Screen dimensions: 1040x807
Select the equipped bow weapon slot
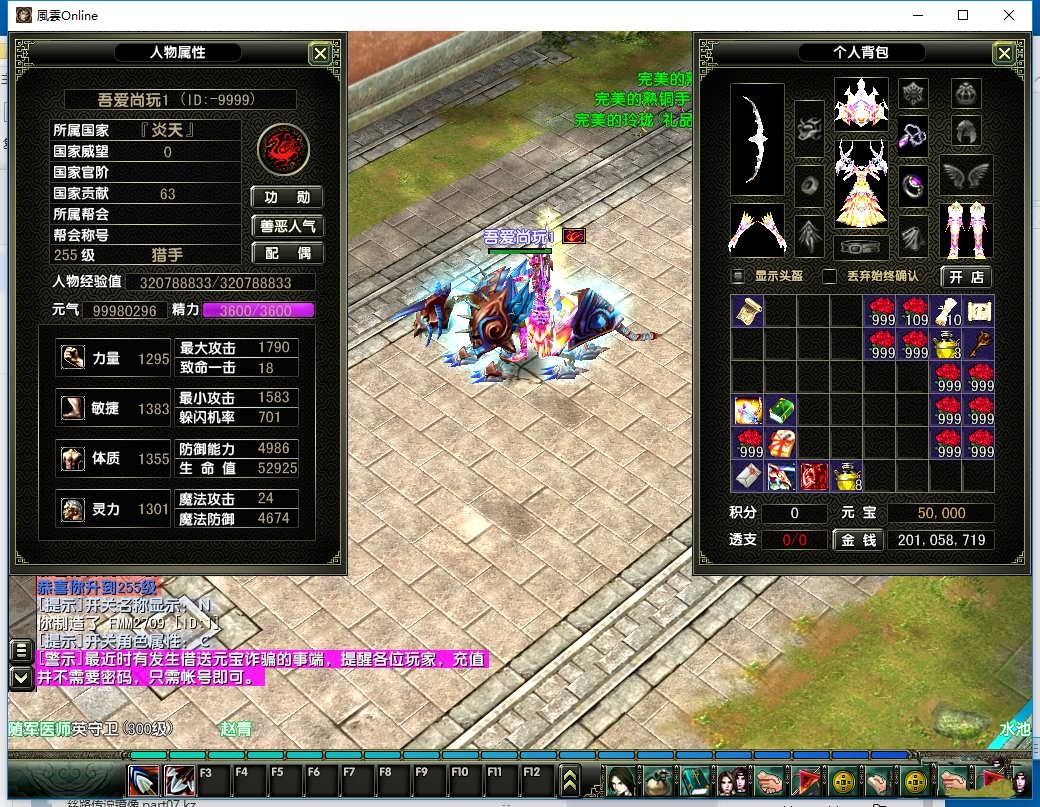(x=757, y=139)
